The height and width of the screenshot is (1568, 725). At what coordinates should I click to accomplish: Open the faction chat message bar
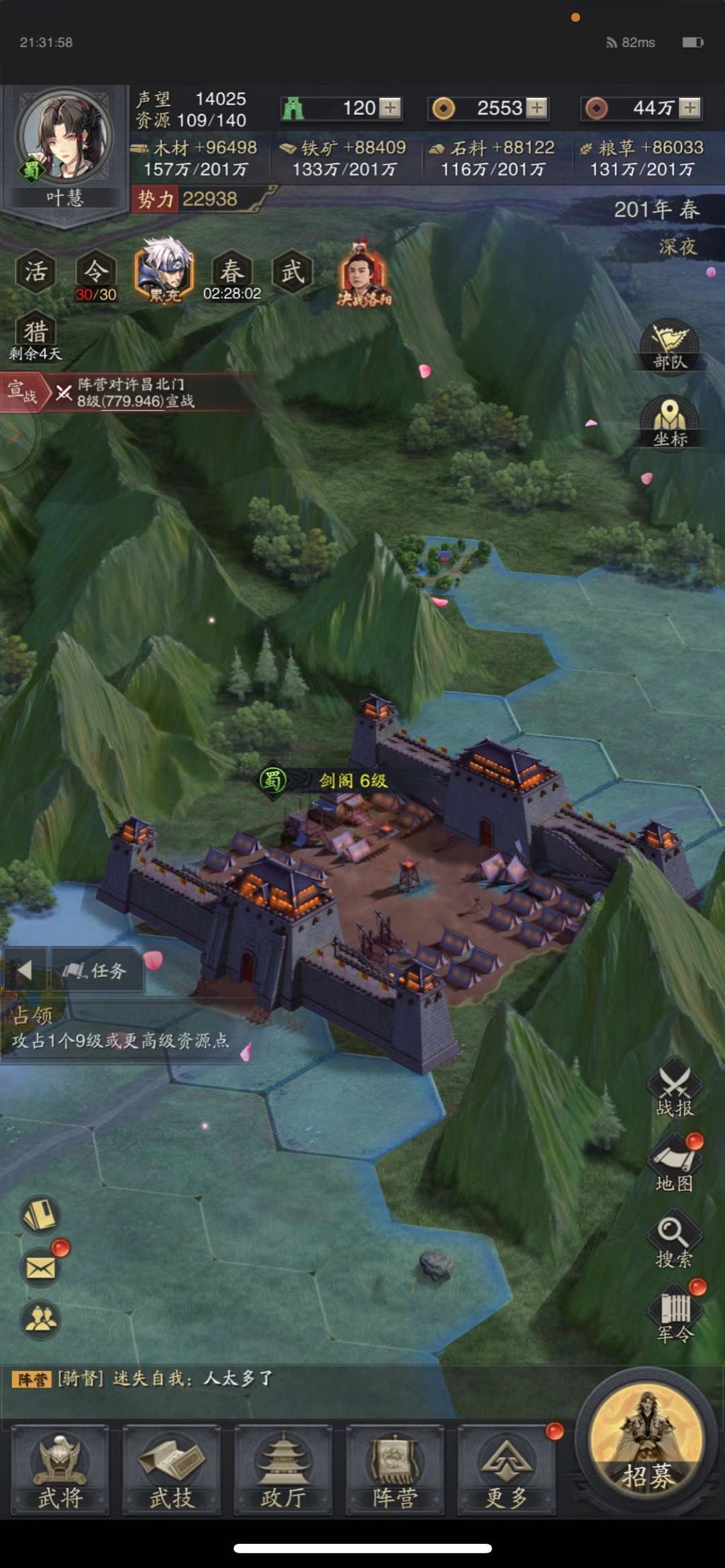point(282,1379)
